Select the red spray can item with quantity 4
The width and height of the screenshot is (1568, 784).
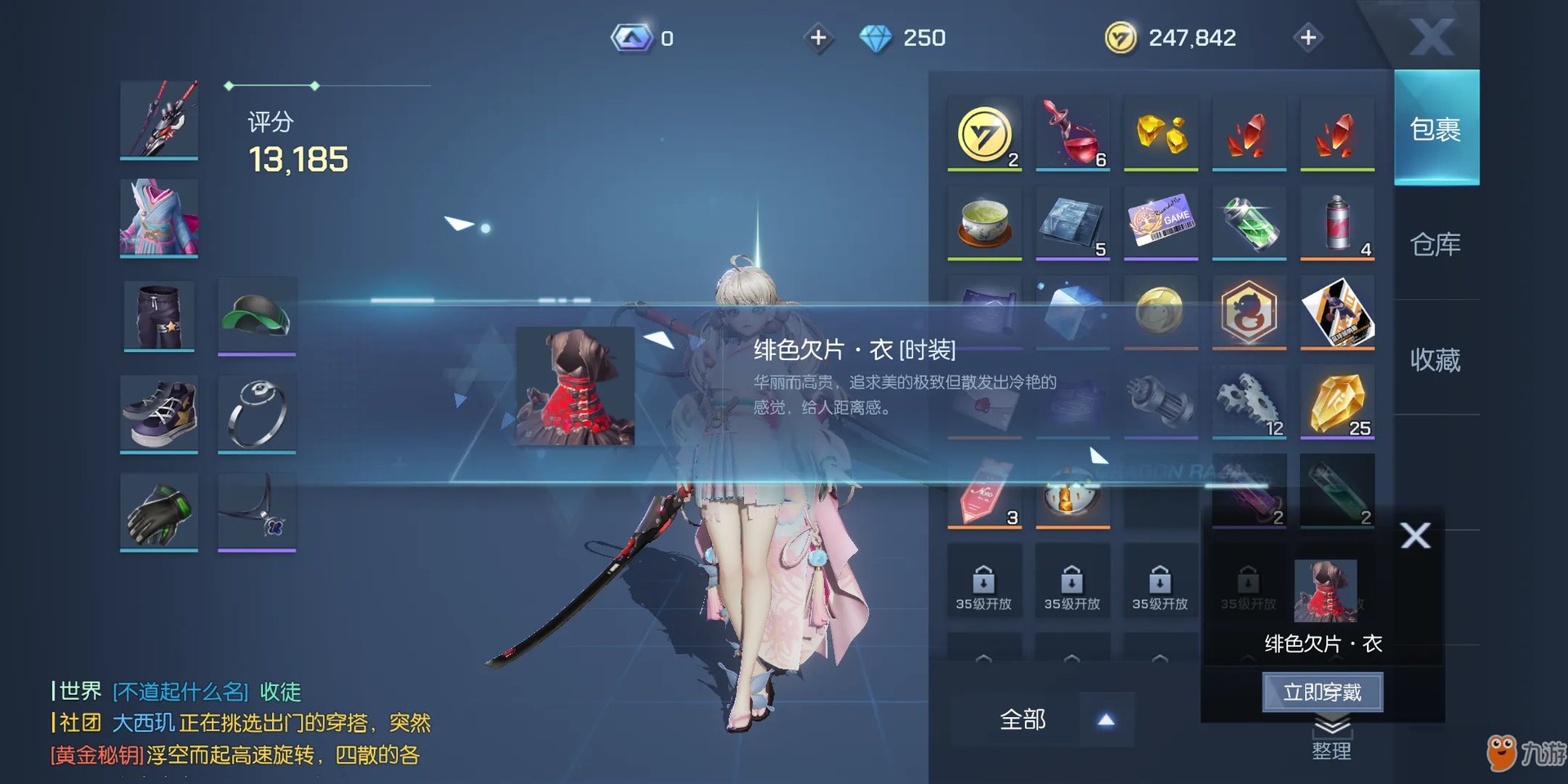click(1338, 222)
